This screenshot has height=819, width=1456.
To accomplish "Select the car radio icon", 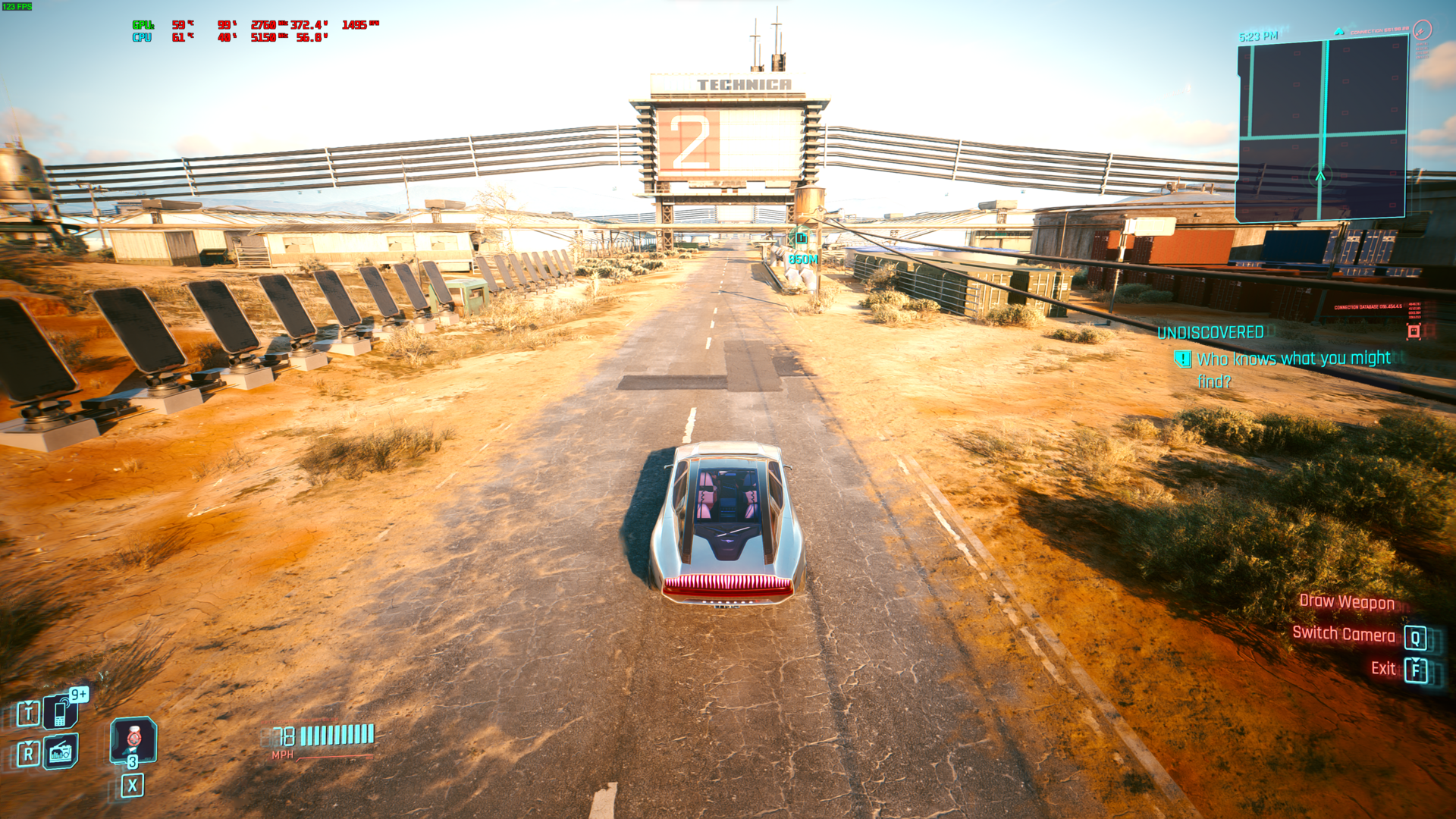I will [61, 752].
